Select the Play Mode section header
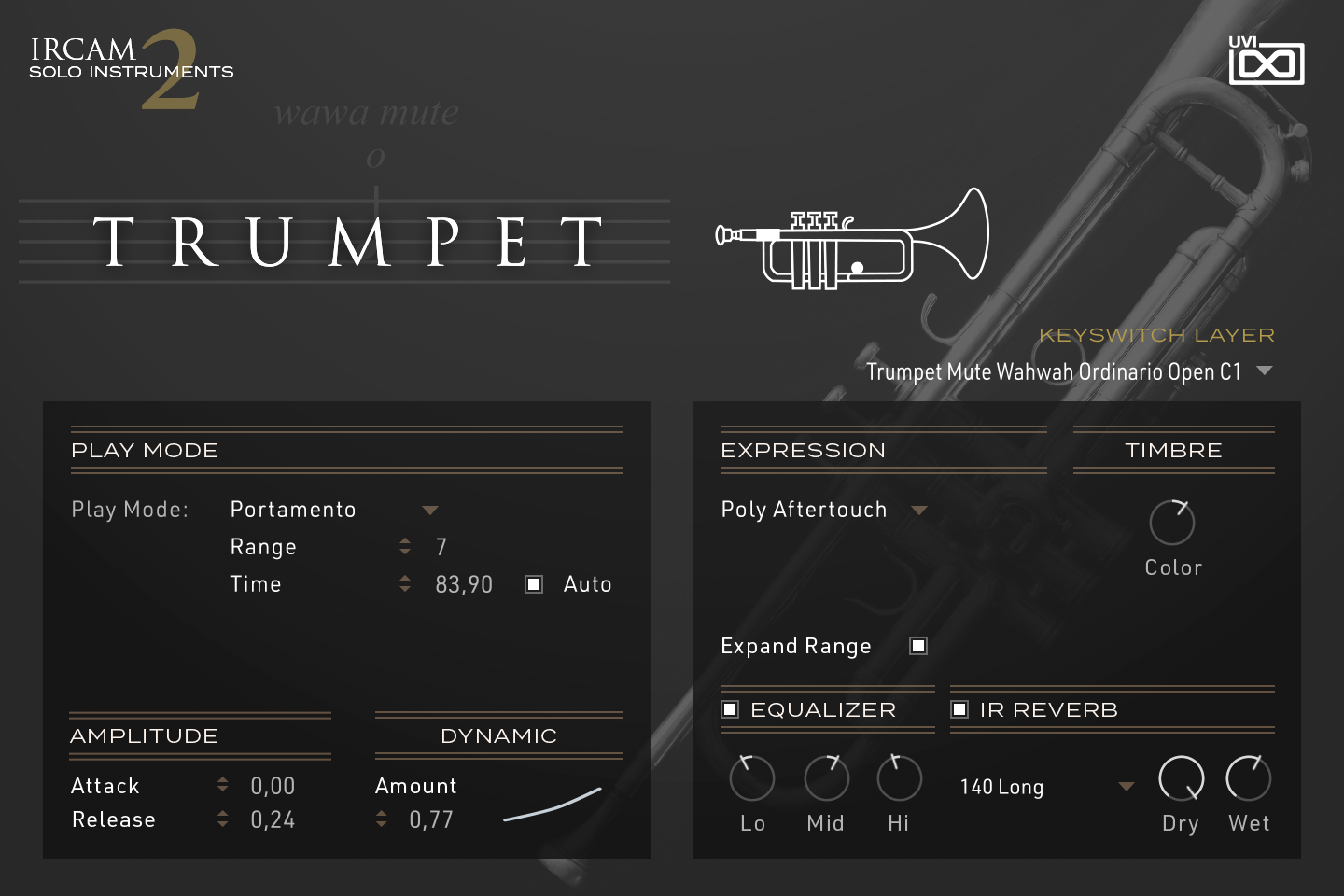 click(x=145, y=450)
